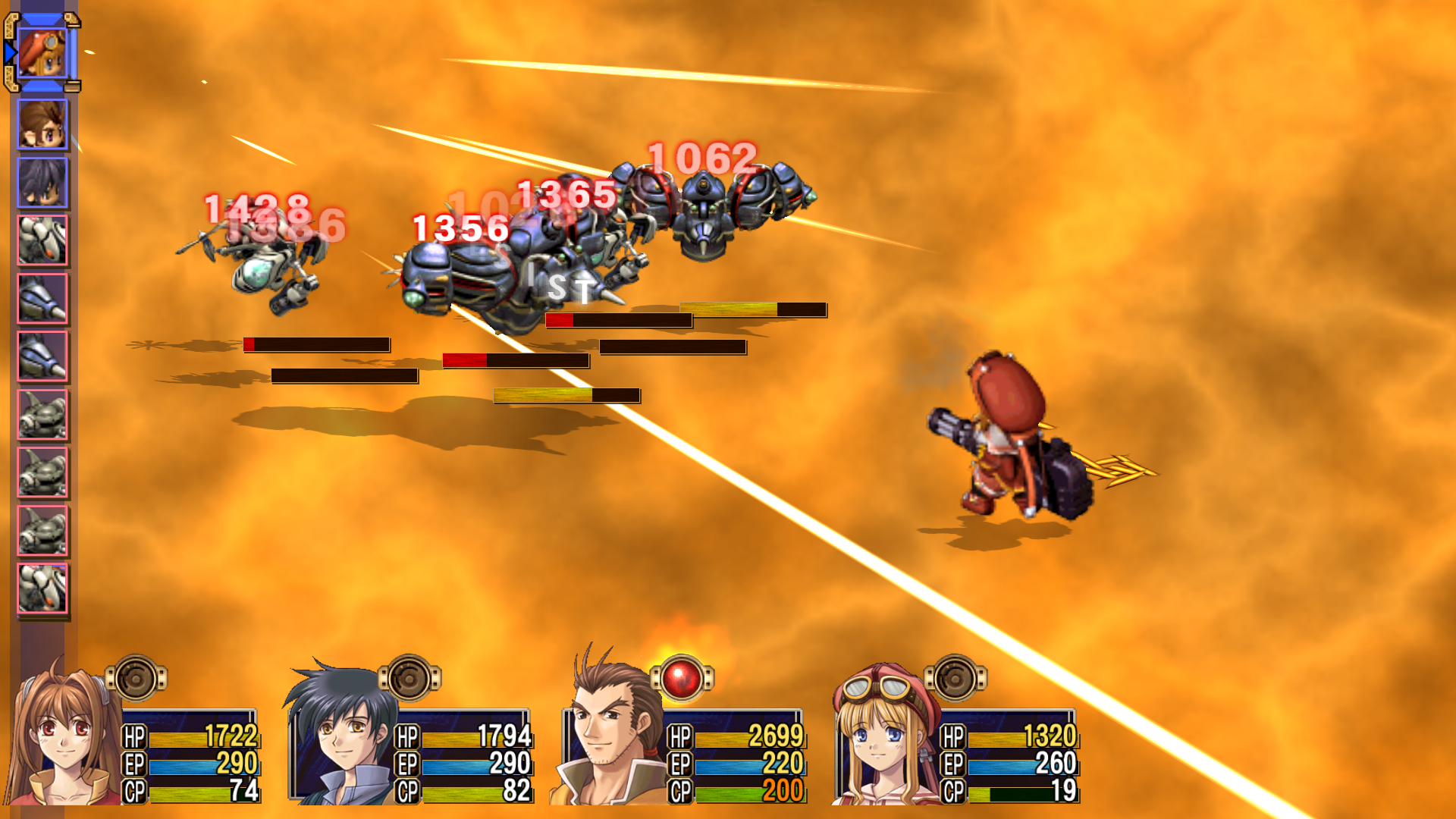Activate Agate's glowing red S-Break orb
Screen dimensions: 1456x819
[x=682, y=678]
